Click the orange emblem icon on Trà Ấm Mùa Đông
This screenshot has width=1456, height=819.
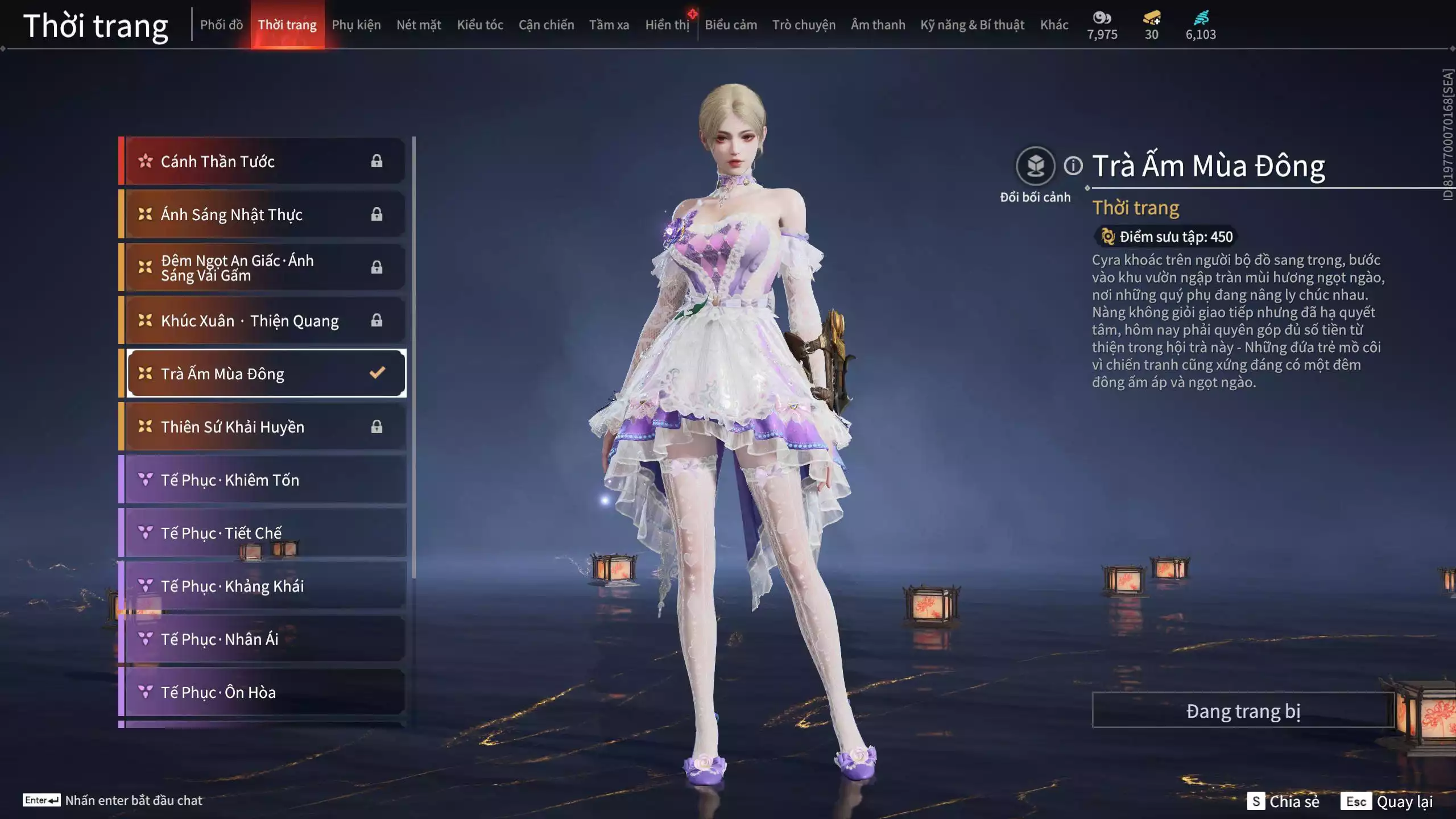[144, 374]
